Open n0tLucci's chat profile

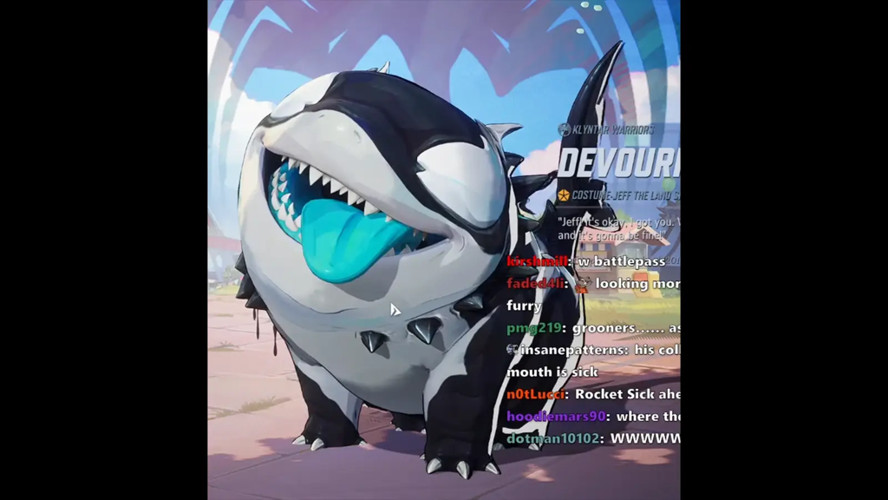click(537, 394)
